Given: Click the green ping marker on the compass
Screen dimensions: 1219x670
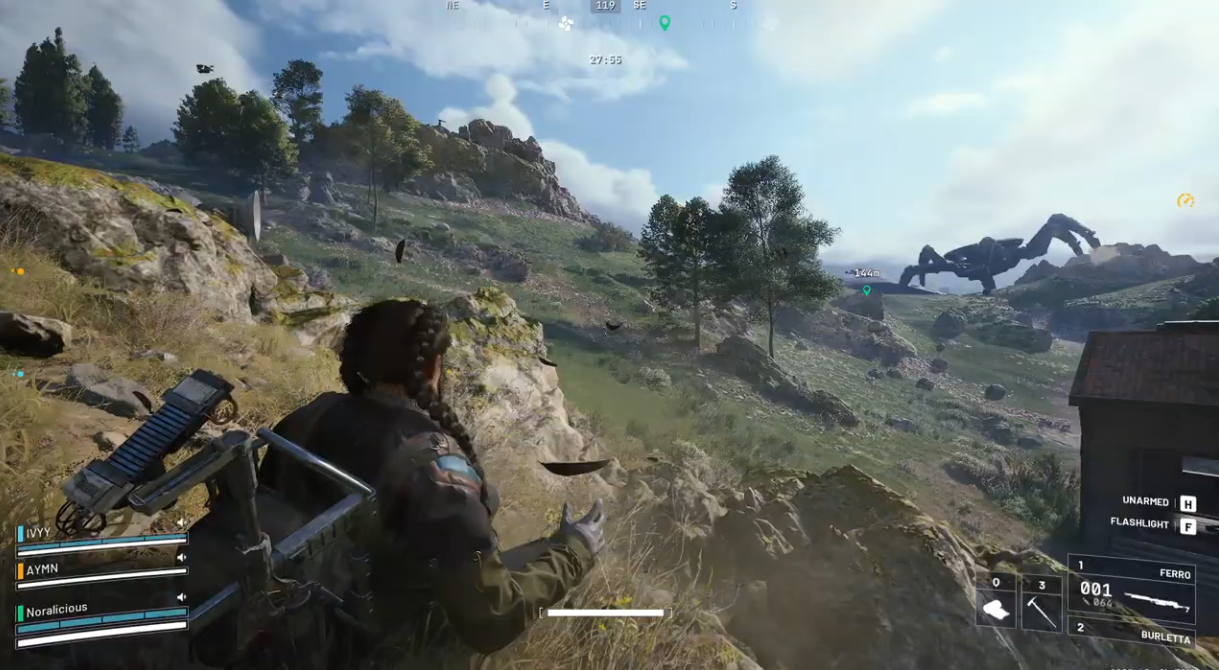Looking at the screenshot, I should (x=664, y=22).
